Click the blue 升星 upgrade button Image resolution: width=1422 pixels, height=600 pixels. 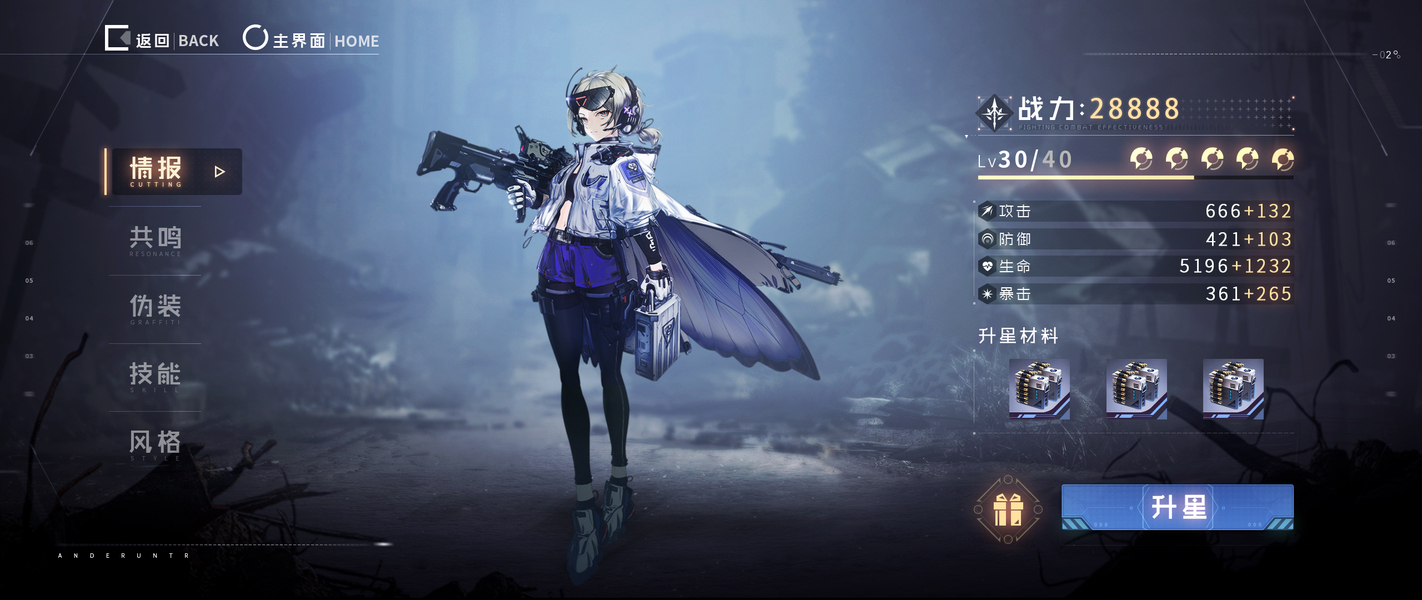[x=1177, y=507]
